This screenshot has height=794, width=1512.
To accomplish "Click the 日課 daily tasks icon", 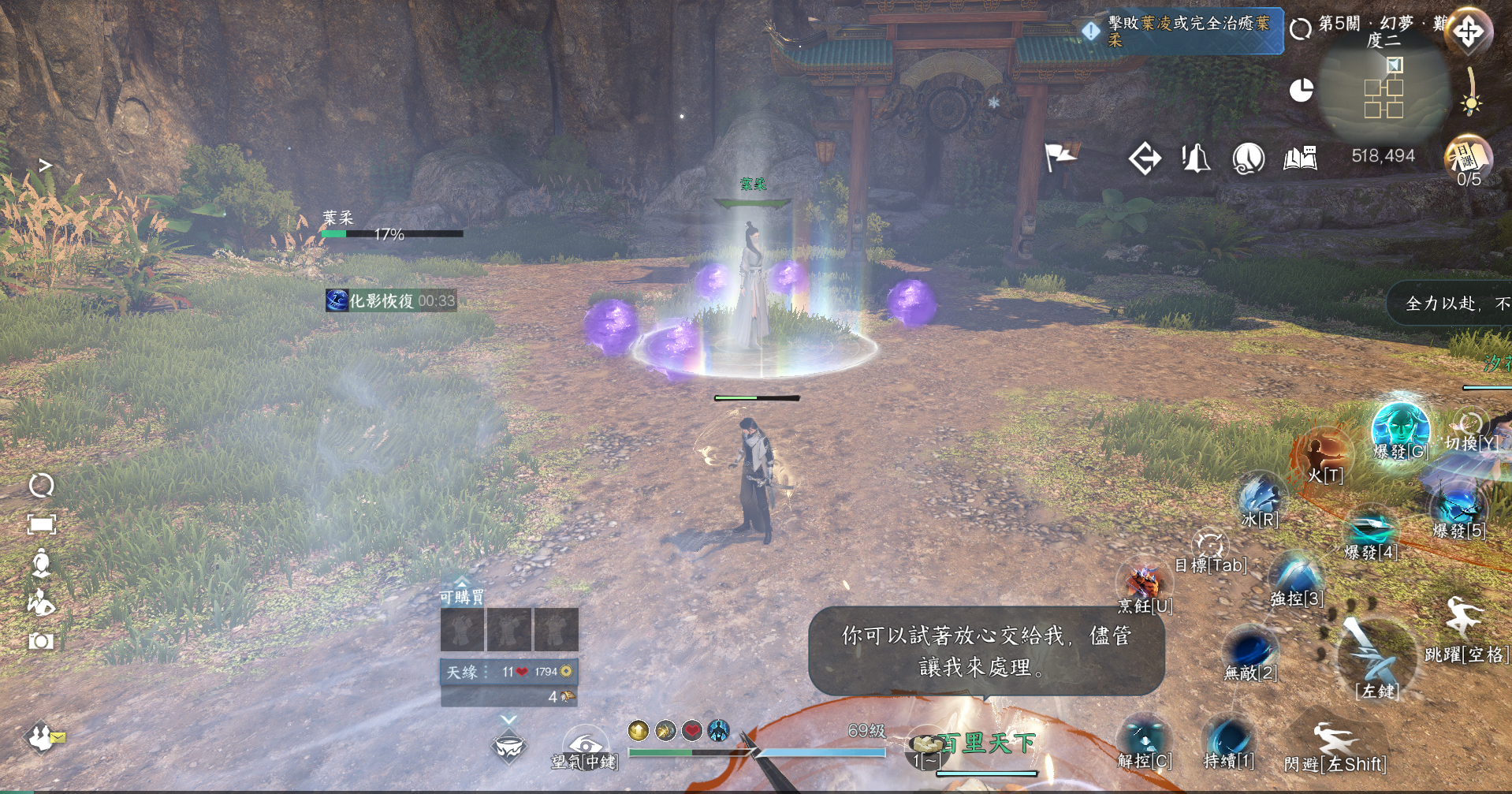I will pos(1468,157).
